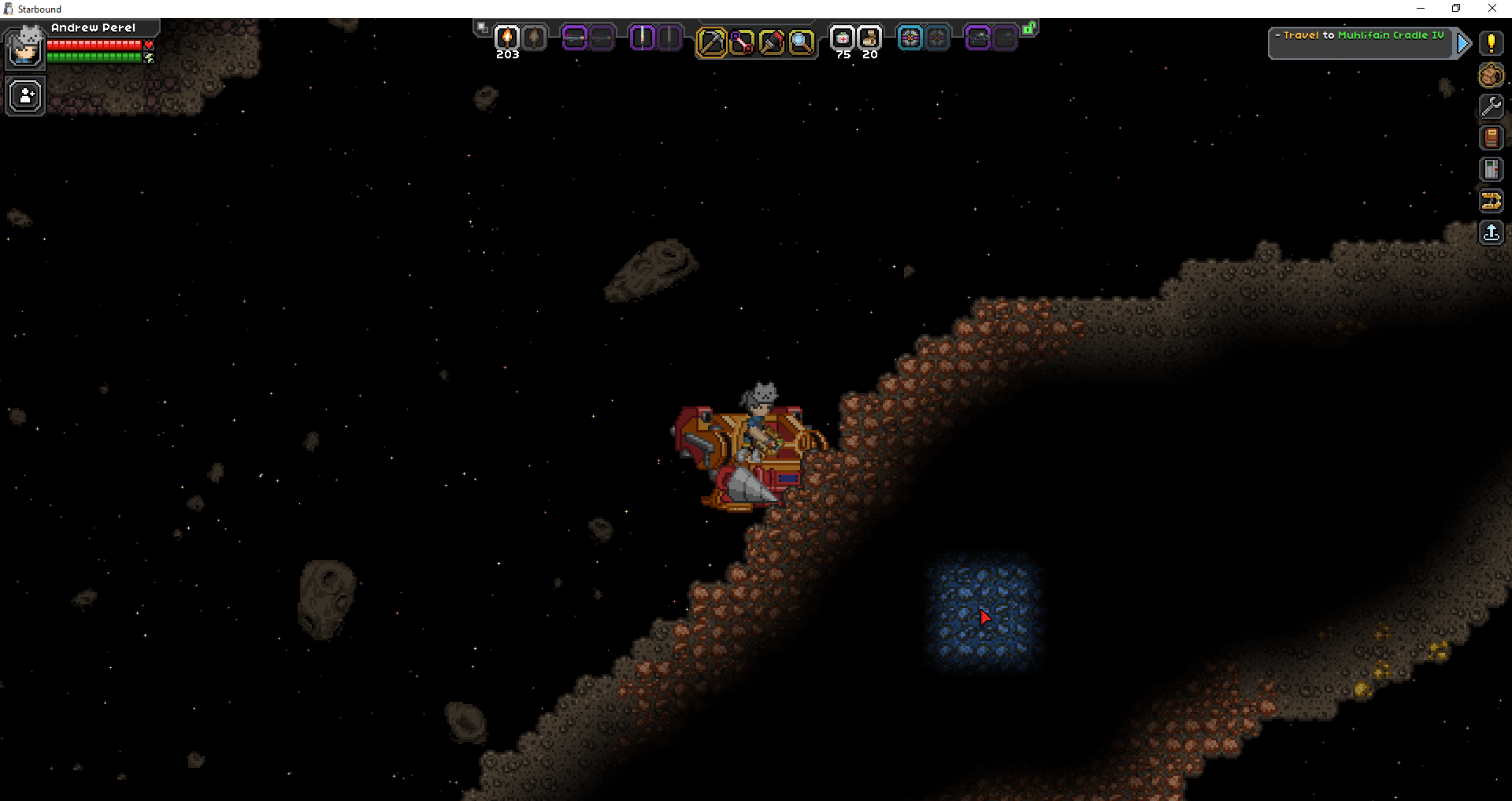Select the food item hotbar slot
Viewport: 1512px width, 801px height.
[x=869, y=37]
